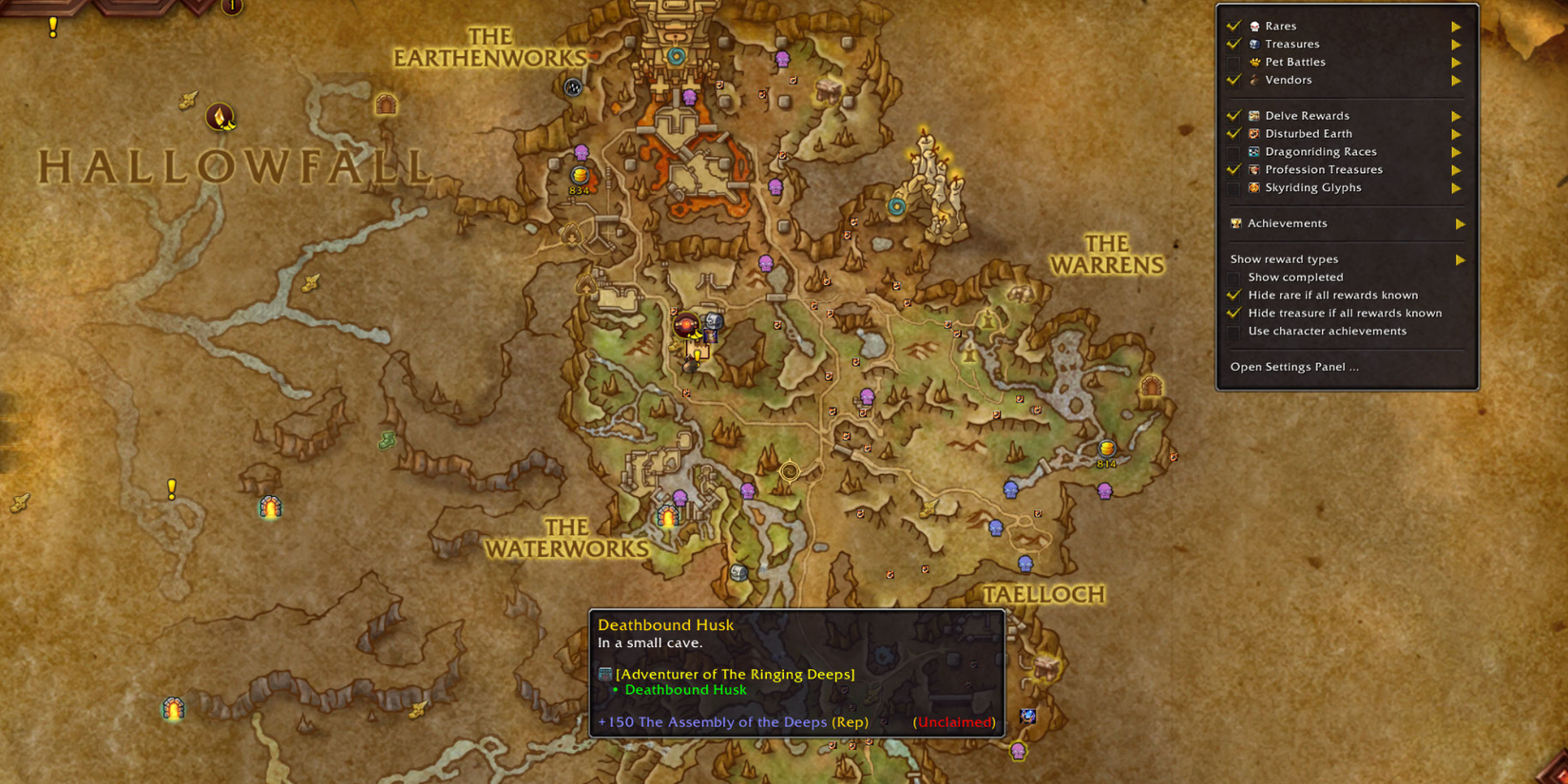The height and width of the screenshot is (784, 1568).
Task: Open the Delve Rewards submenu arrow
Action: [x=1457, y=115]
